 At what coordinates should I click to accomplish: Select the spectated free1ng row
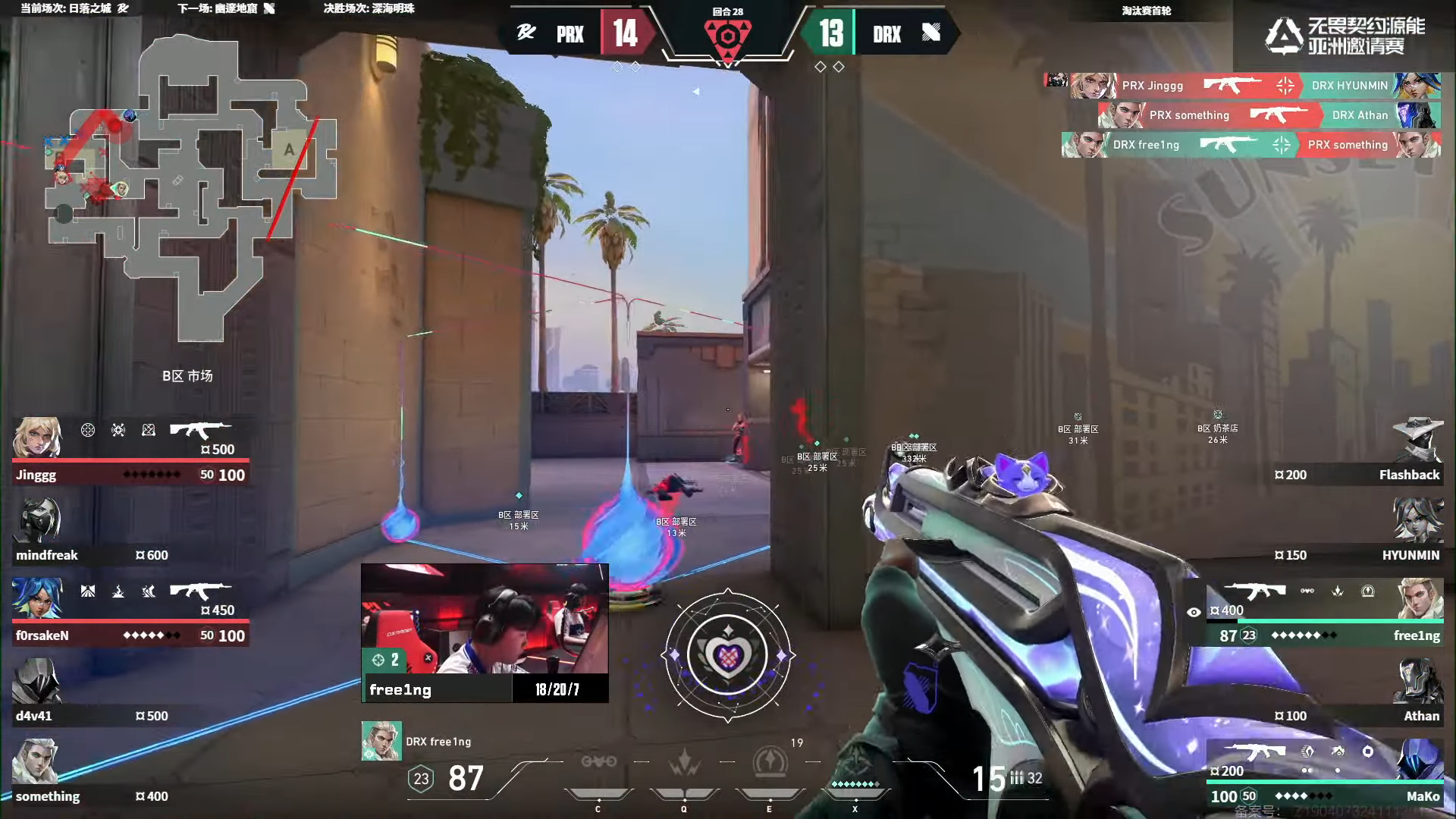point(1323,612)
